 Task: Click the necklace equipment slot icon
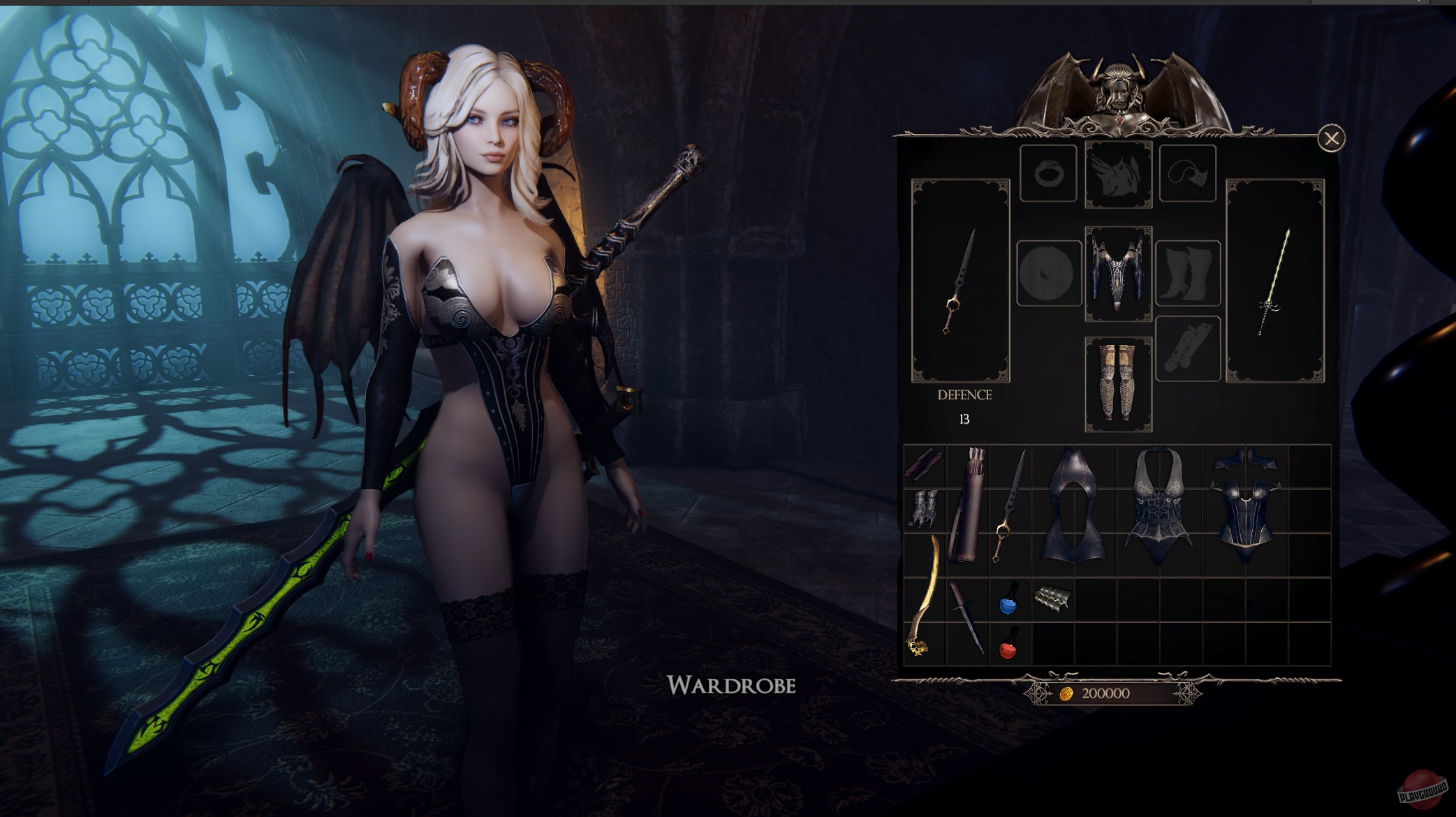[x=1186, y=173]
